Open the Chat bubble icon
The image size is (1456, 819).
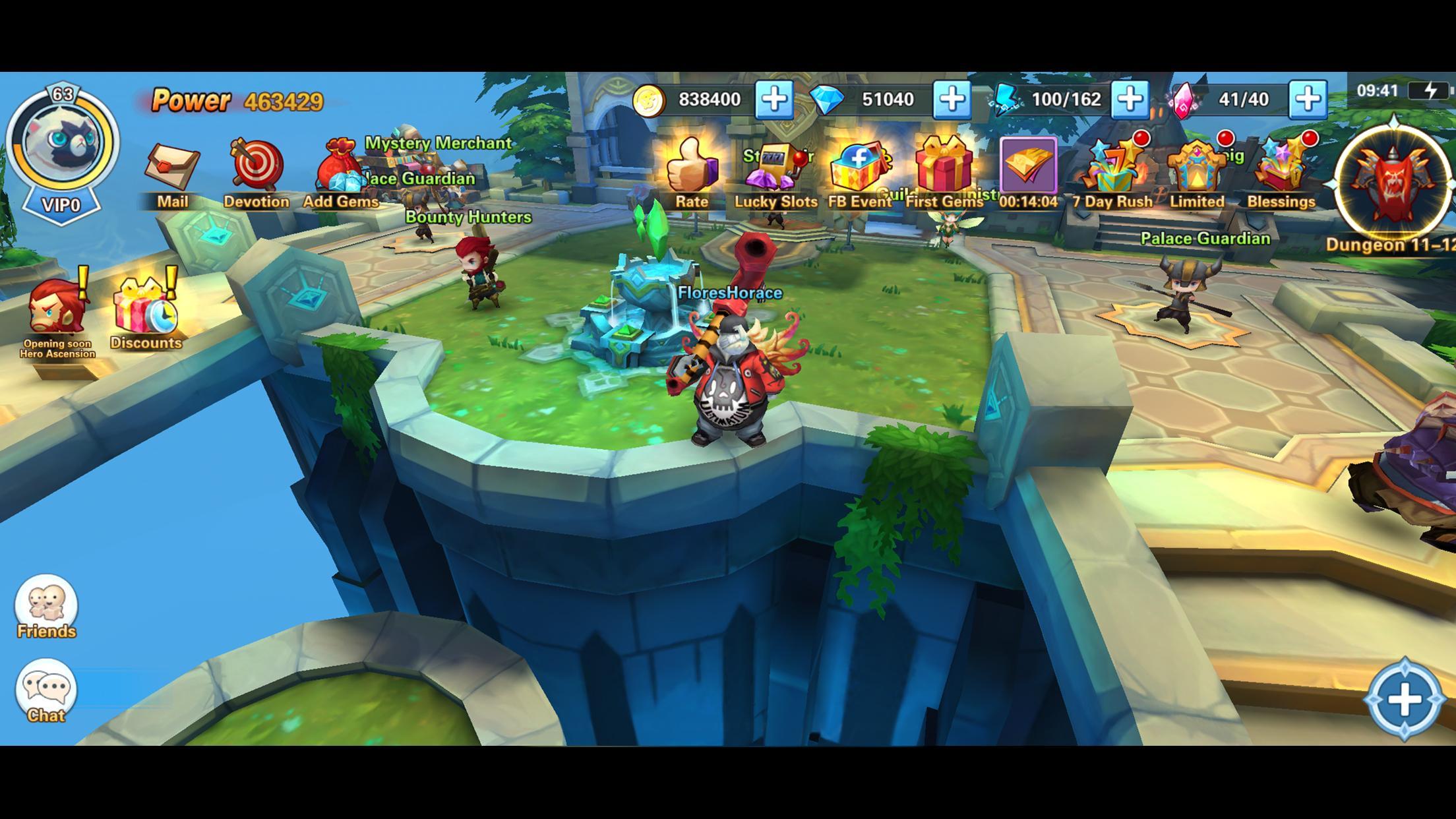[45, 688]
